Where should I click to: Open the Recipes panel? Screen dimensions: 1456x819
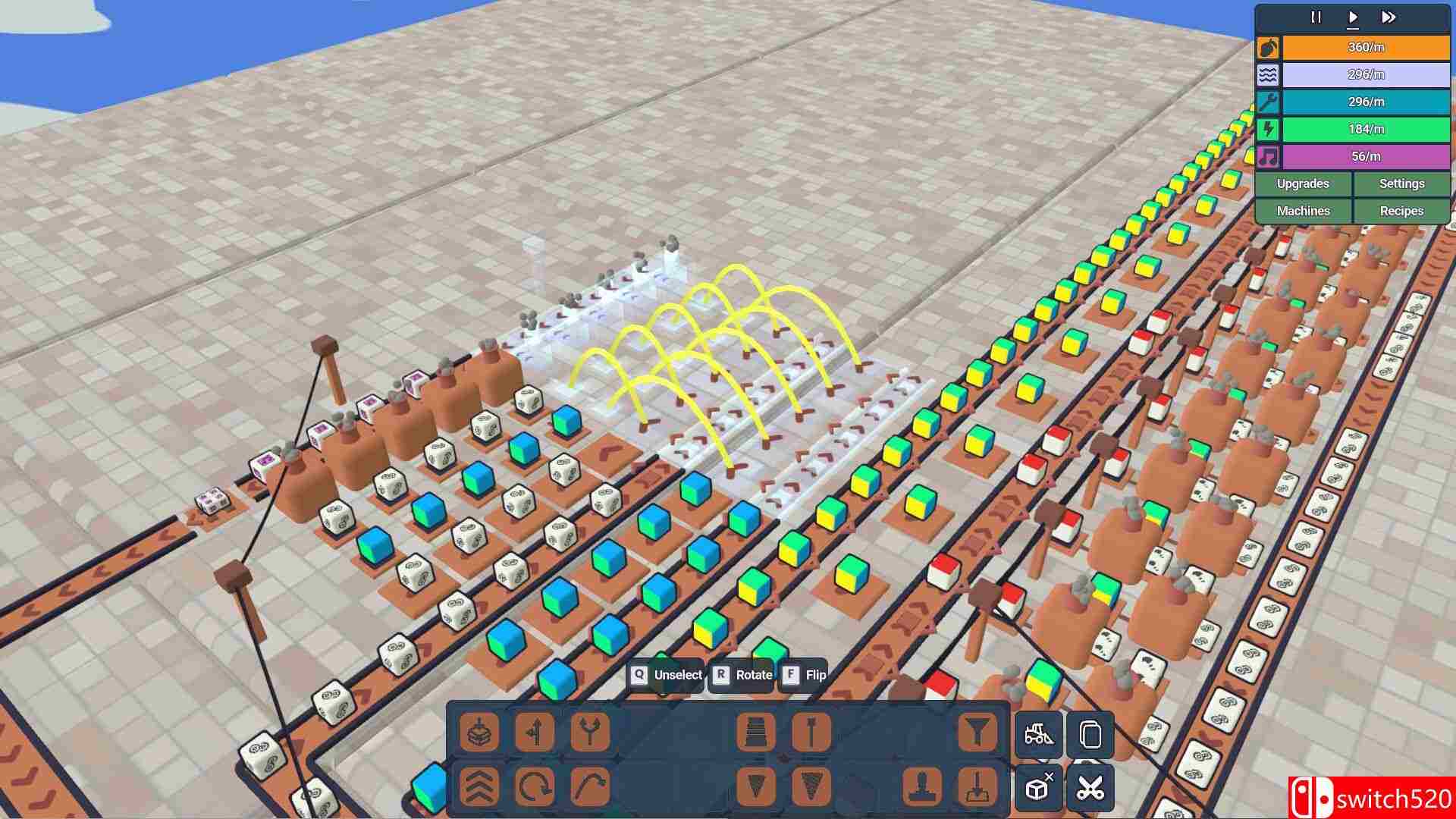pyautogui.click(x=1401, y=211)
